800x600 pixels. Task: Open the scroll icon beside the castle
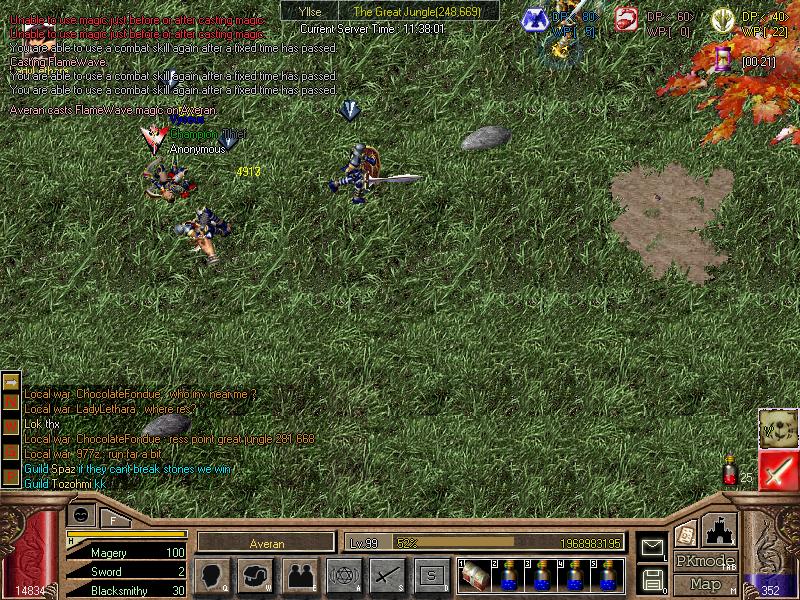click(x=686, y=534)
